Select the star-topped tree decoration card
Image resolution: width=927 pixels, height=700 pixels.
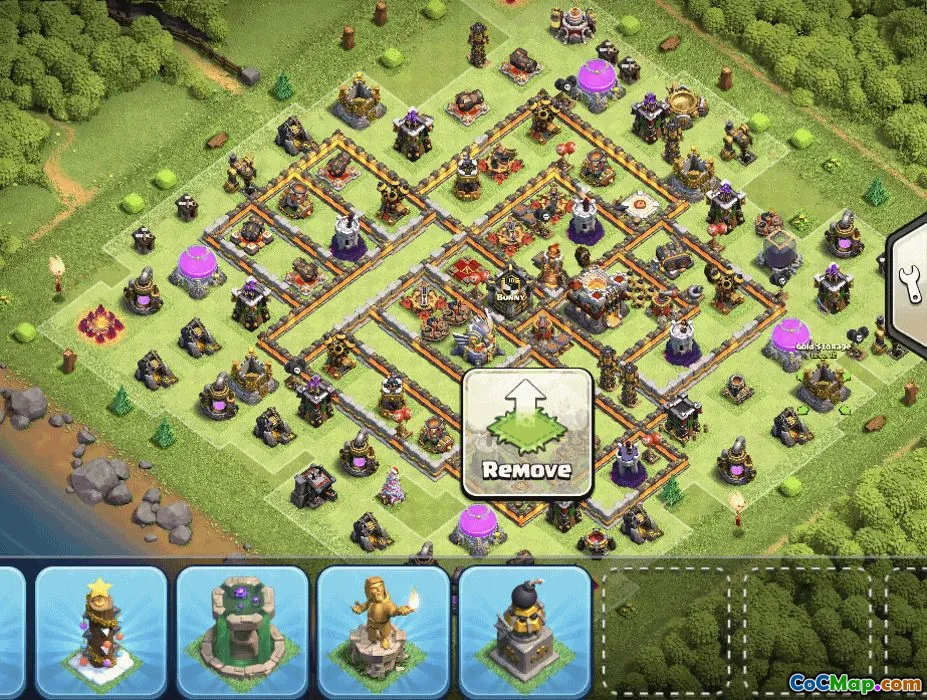click(x=101, y=632)
